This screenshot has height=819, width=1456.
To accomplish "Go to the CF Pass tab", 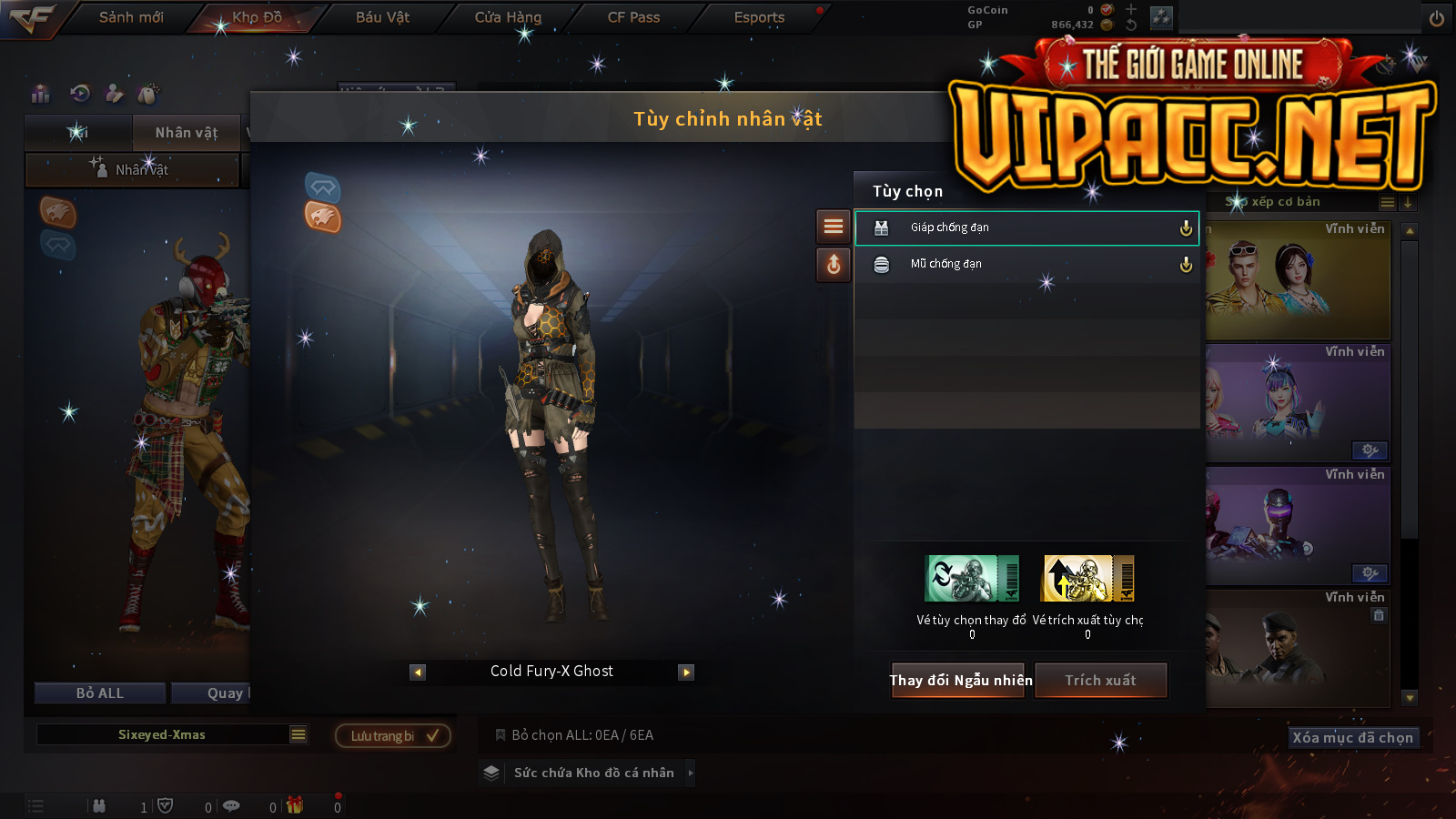I will pos(633,17).
